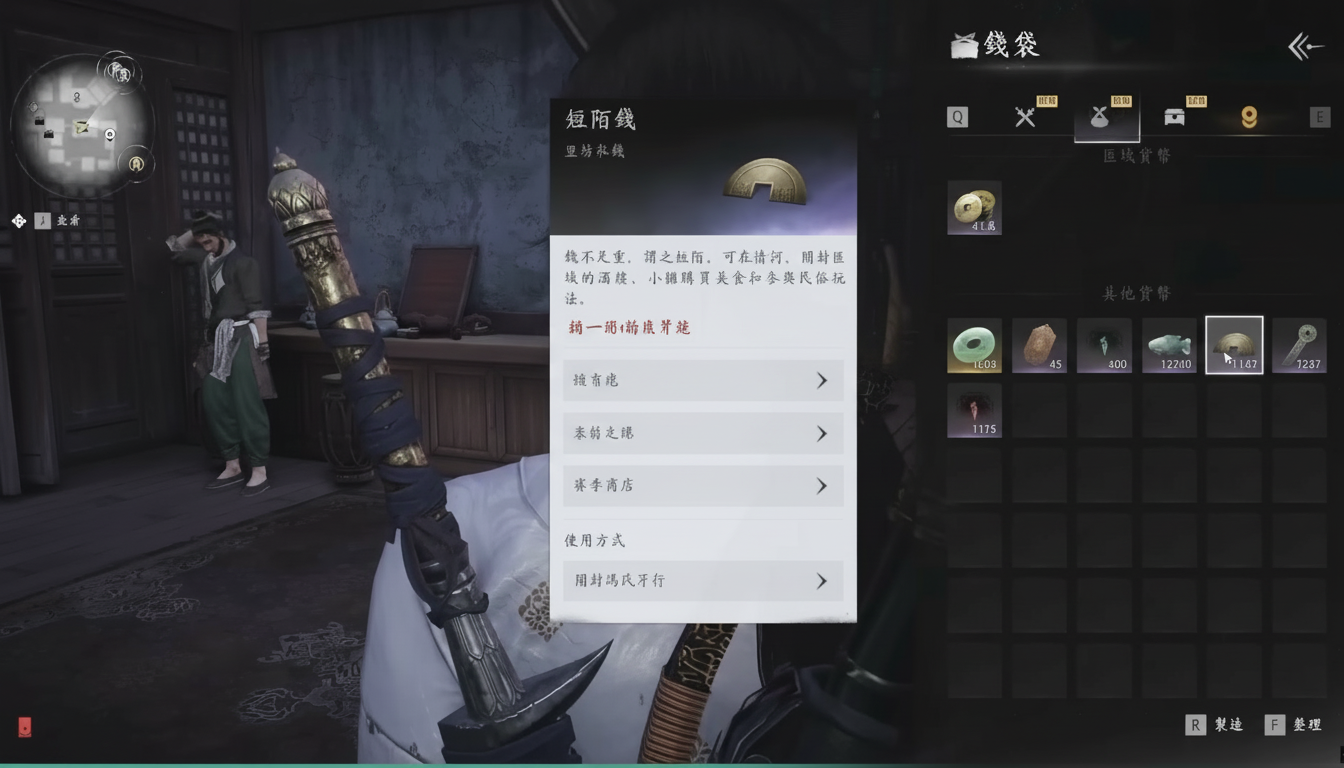1344x768 pixels.
Task: Select the jade ring currency worth 1603
Action: [x=973, y=345]
